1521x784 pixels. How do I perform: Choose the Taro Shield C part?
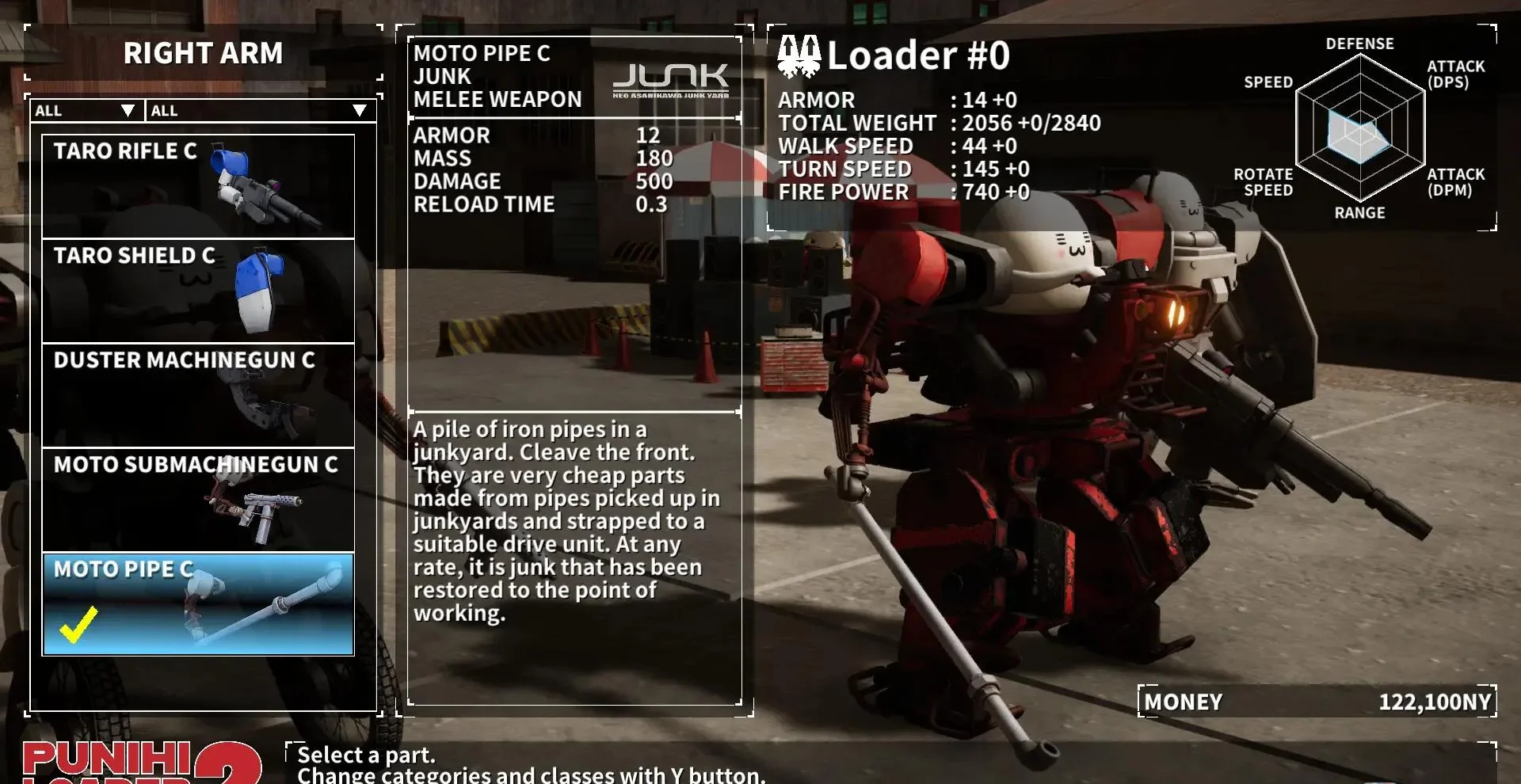[x=198, y=291]
